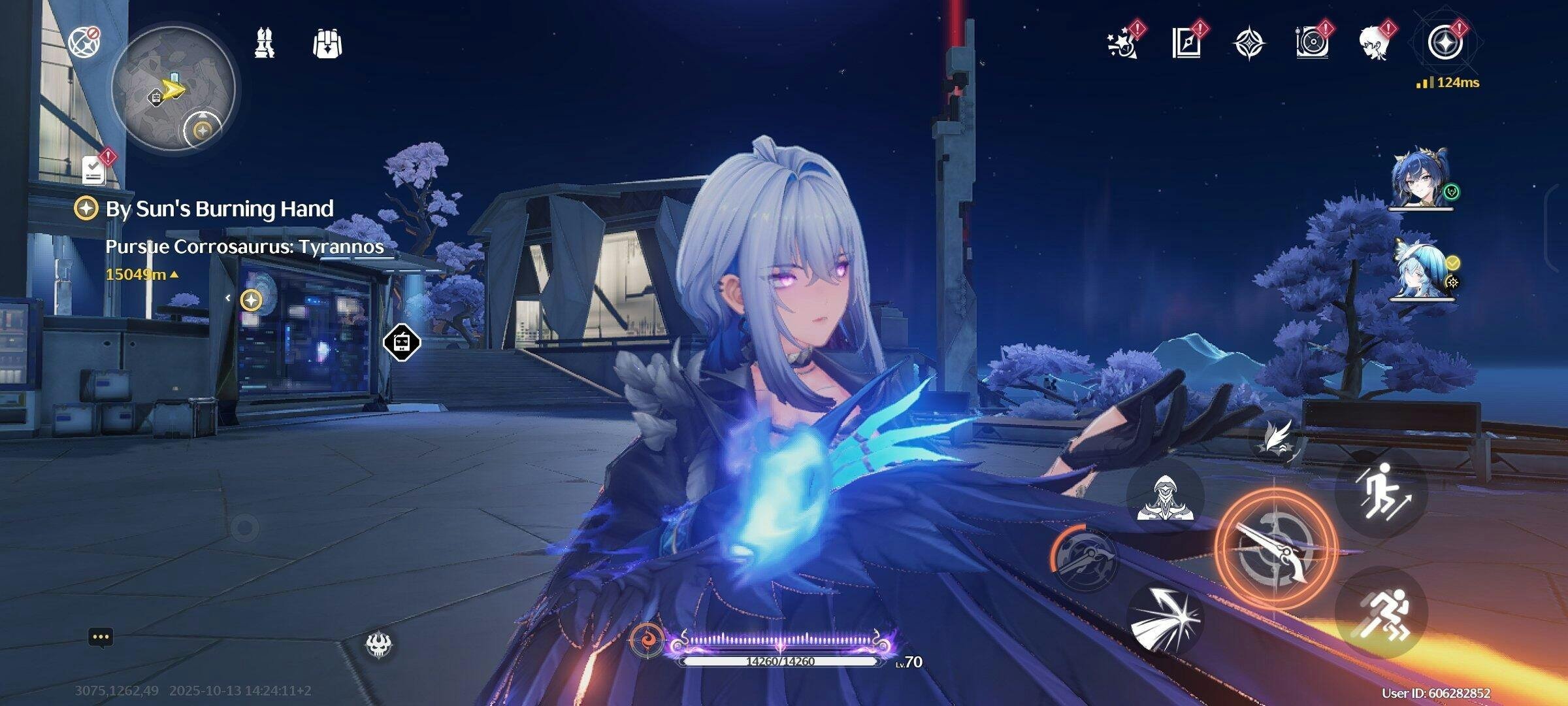This screenshot has width=1568, height=706.
Task: Open the circular minimap
Action: pyautogui.click(x=173, y=88)
